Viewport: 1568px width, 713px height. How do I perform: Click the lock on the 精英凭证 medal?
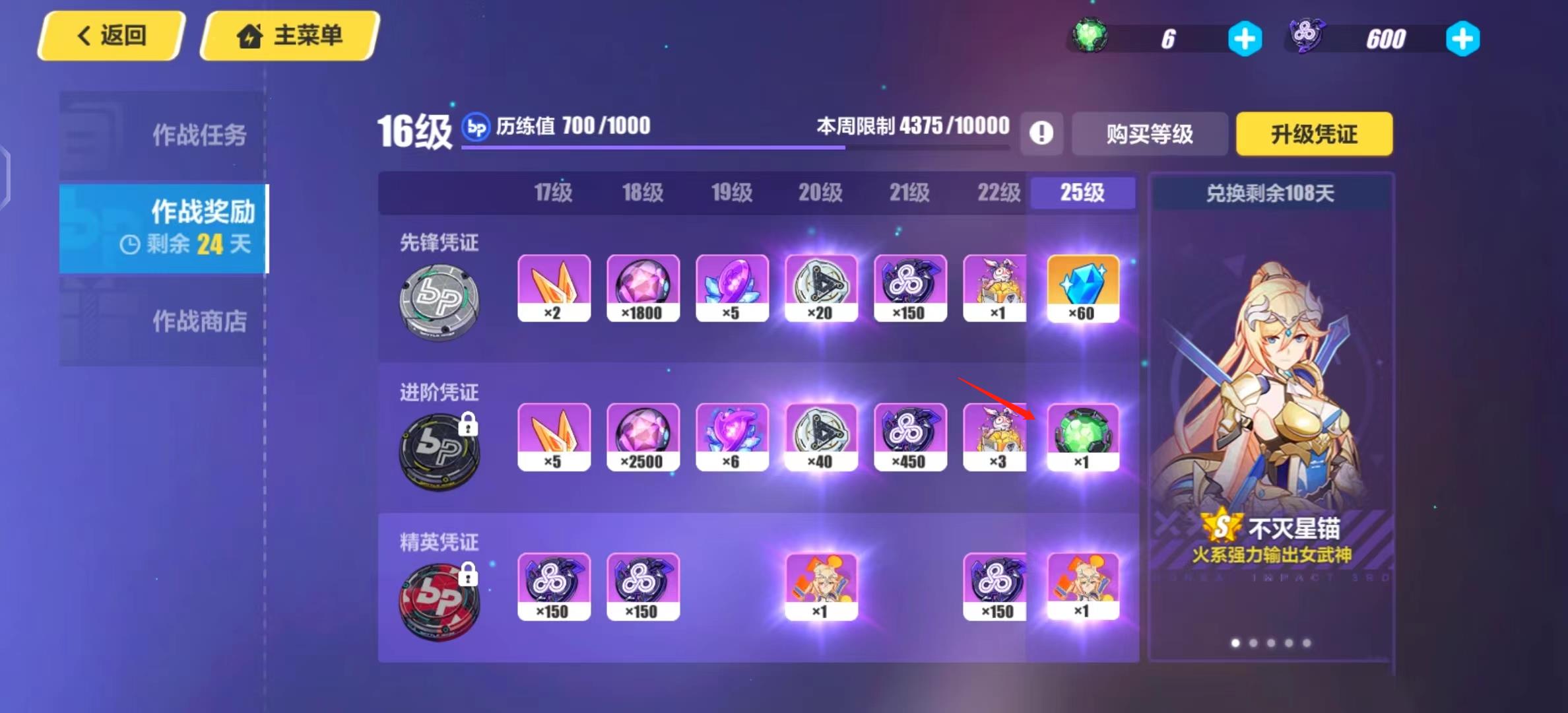pyautogui.click(x=470, y=576)
